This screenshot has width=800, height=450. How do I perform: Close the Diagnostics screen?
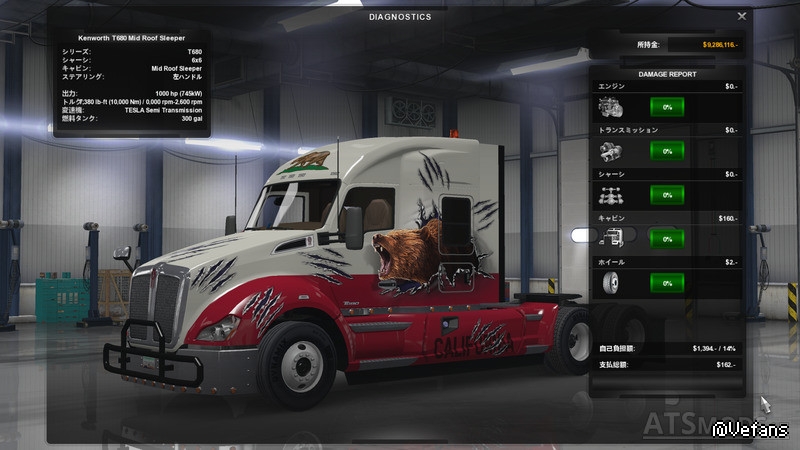pyautogui.click(x=742, y=16)
